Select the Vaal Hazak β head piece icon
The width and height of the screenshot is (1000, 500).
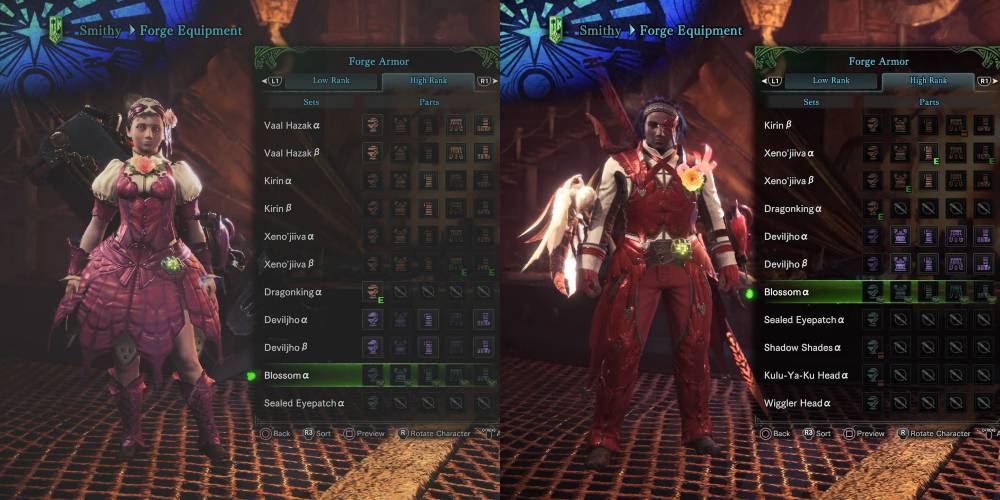pos(373,153)
